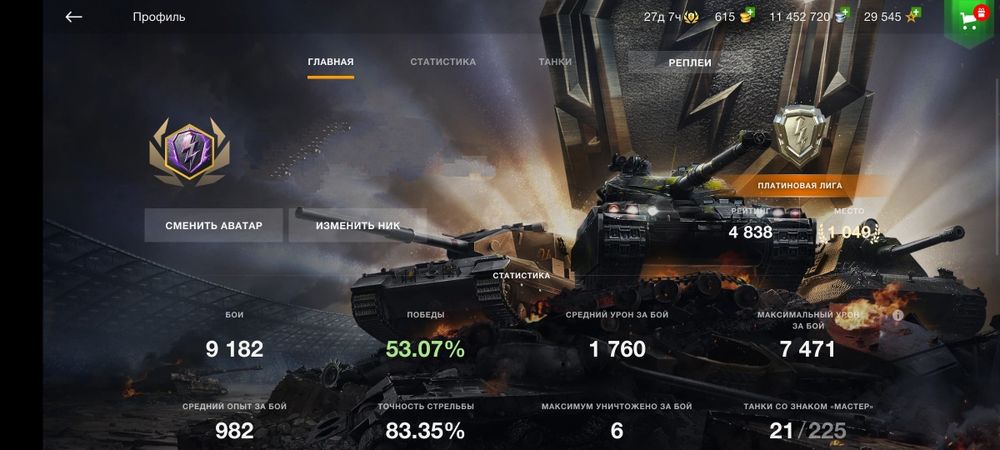The height and width of the screenshot is (450, 1000).
Task: Show the Главная tab
Action: [x=330, y=62]
